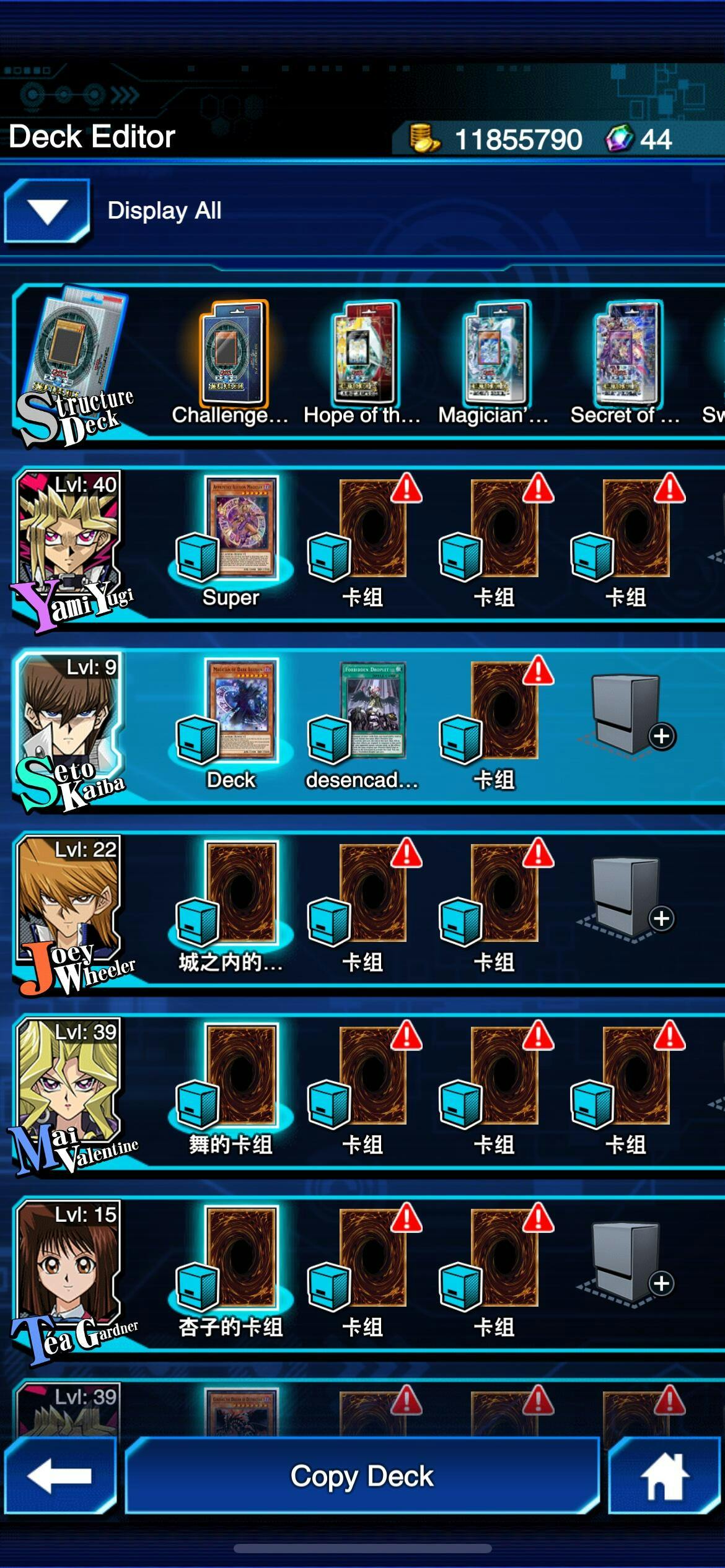Add a new deck slot for Seto Kaiba
Viewport: 725px width, 1568px height.
626,717
